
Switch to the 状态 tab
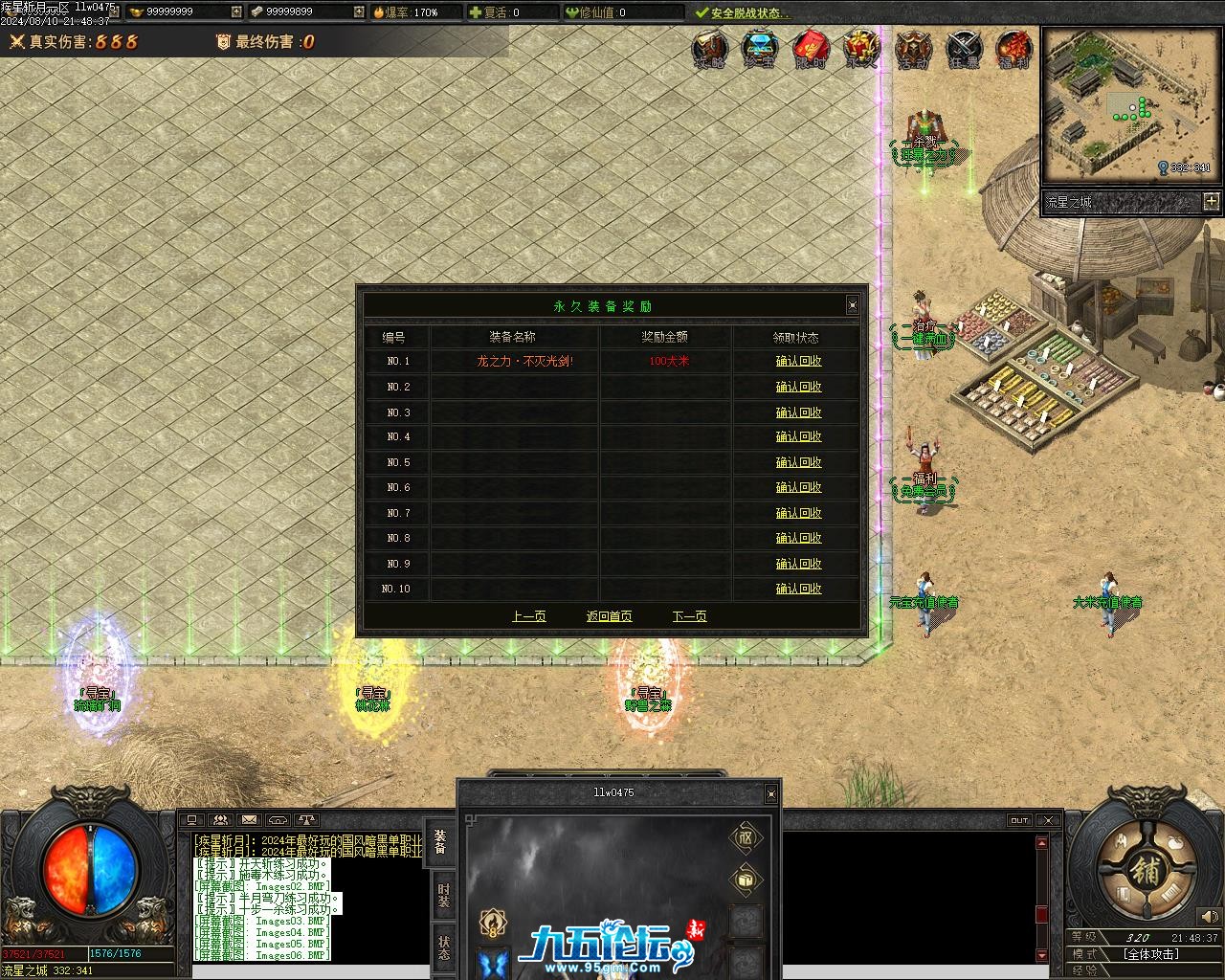pyautogui.click(x=443, y=947)
